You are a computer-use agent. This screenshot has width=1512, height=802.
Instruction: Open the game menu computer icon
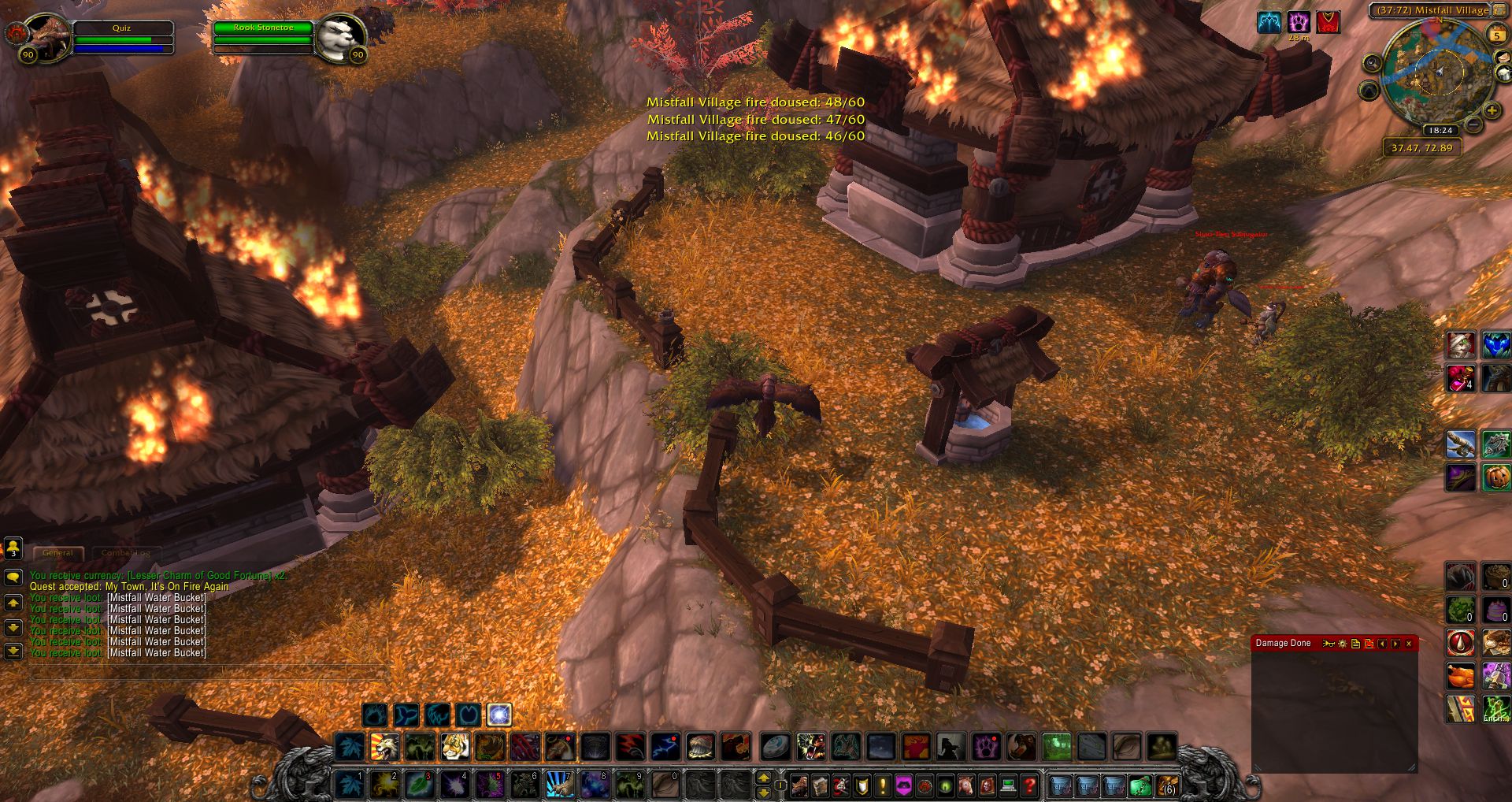coord(1008,785)
